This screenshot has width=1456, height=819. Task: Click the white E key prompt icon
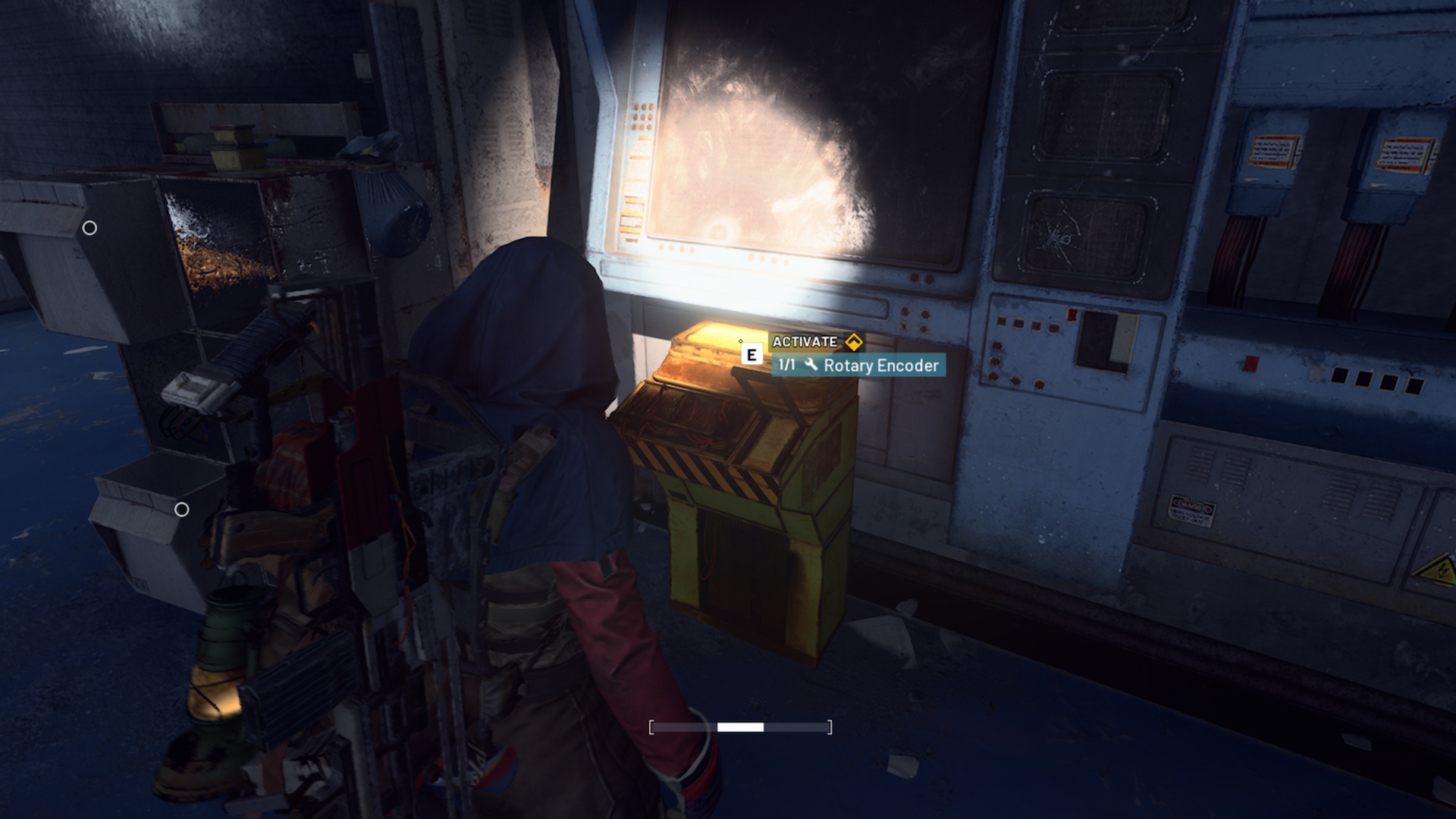(x=751, y=353)
